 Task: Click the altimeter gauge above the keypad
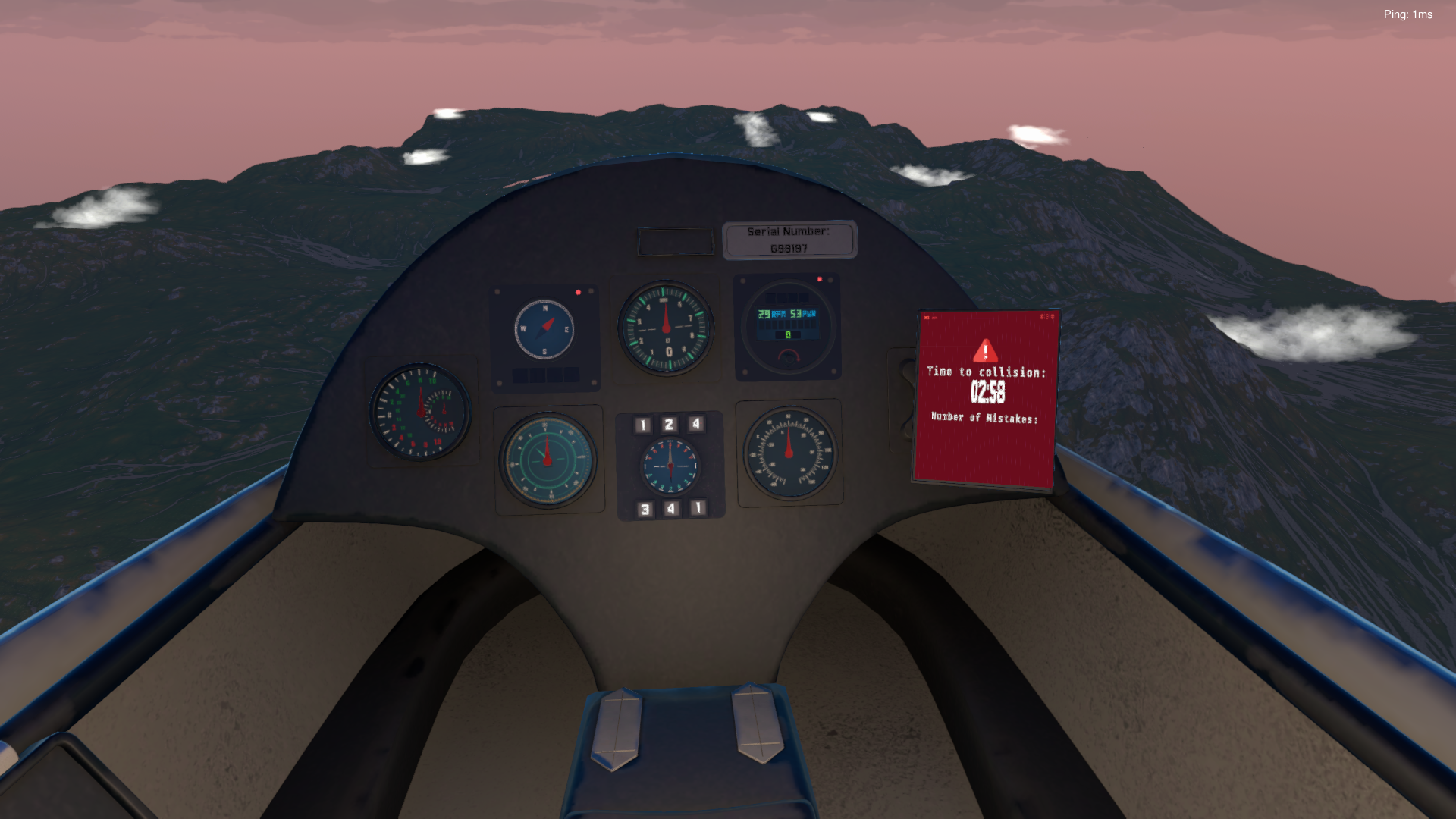coord(667,328)
